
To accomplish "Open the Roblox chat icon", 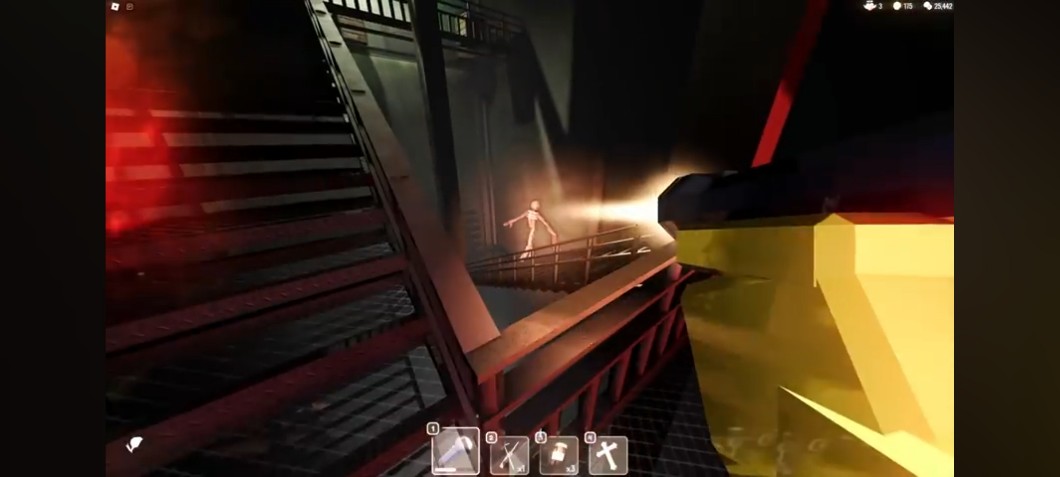I will click(130, 6).
